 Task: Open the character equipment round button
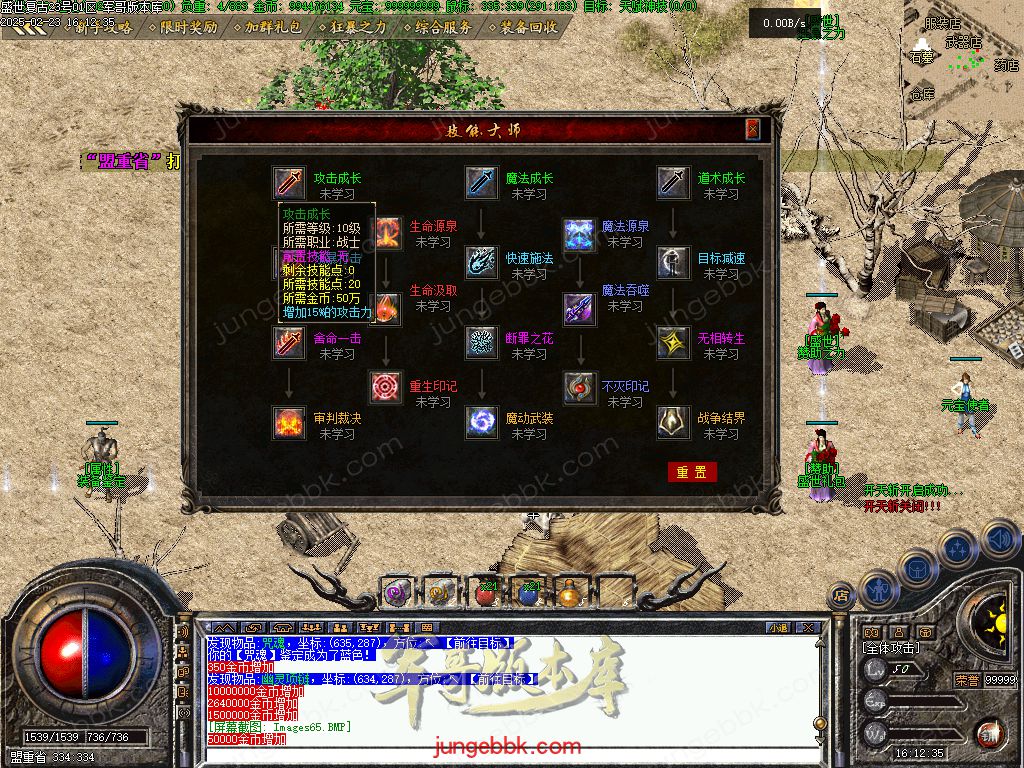point(880,589)
